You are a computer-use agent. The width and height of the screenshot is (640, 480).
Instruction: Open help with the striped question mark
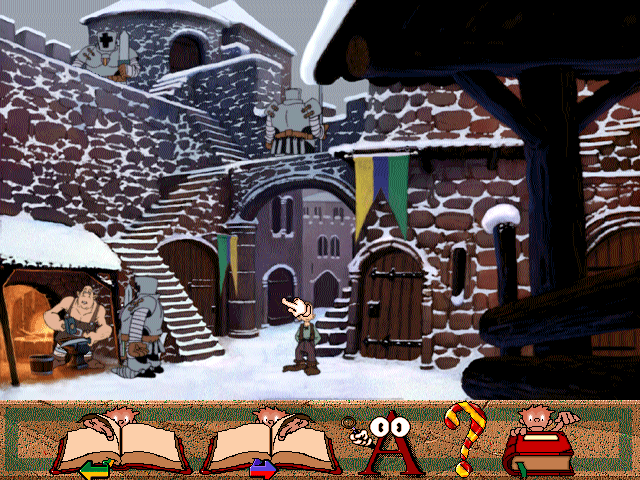click(463, 438)
